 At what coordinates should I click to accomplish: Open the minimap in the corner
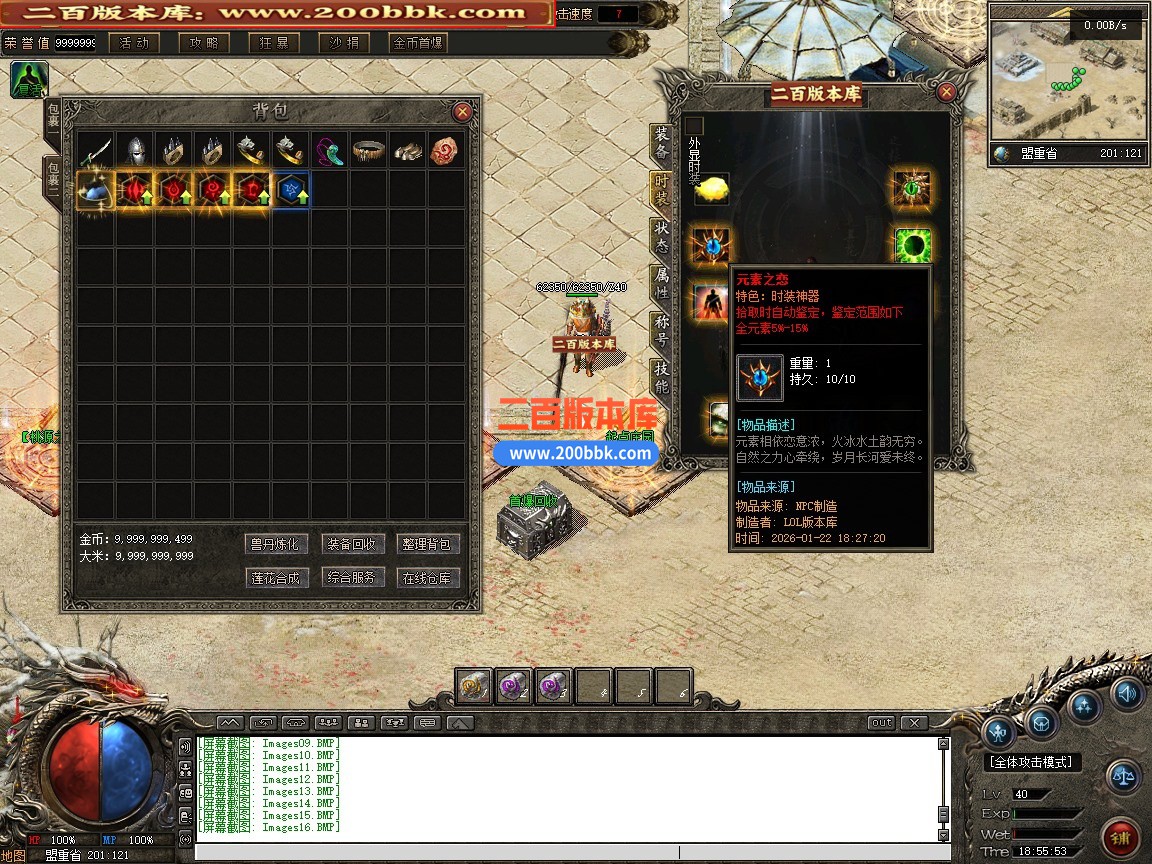coord(1067,73)
